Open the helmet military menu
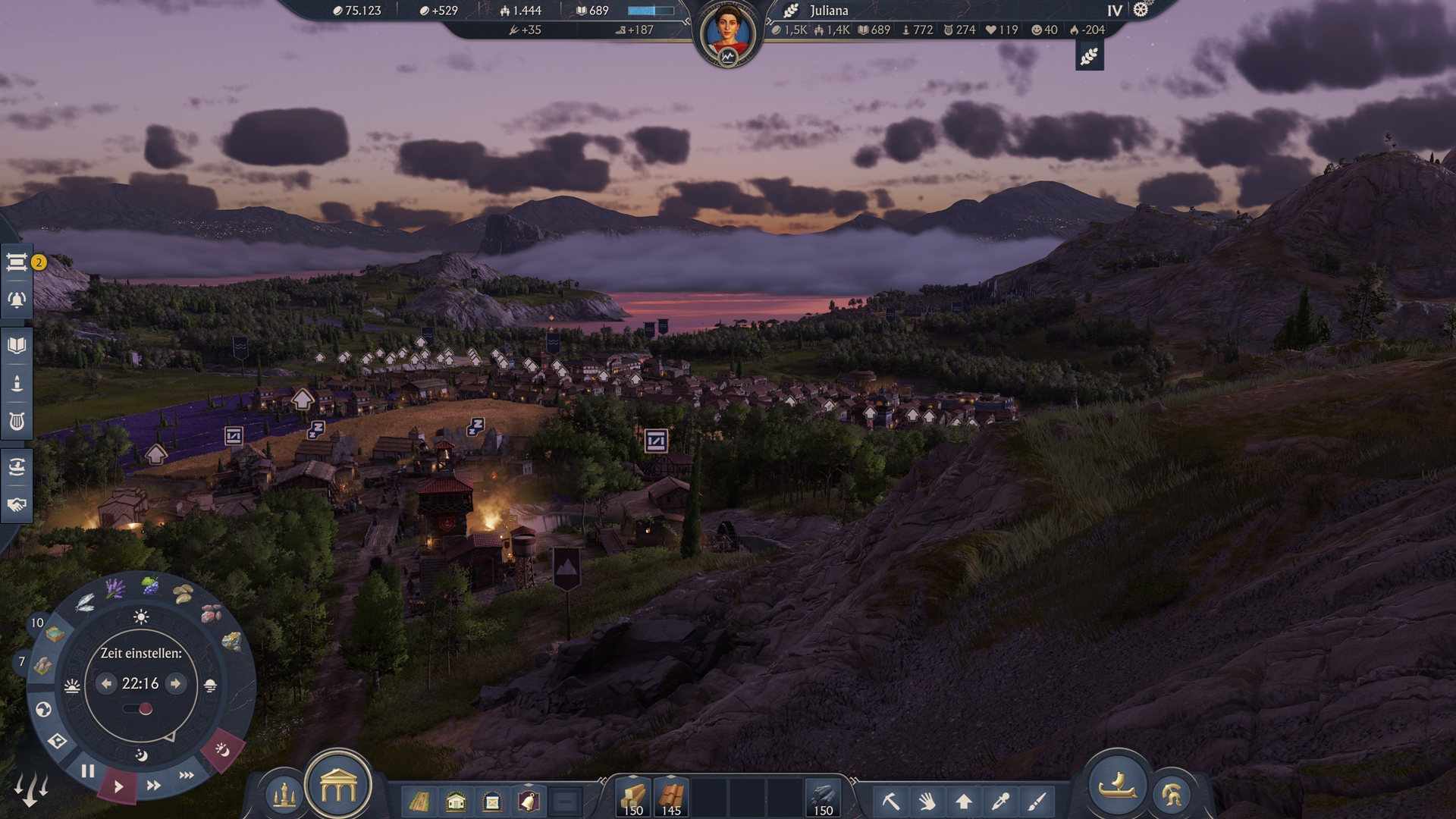This screenshot has width=1456, height=819. pos(1172,795)
